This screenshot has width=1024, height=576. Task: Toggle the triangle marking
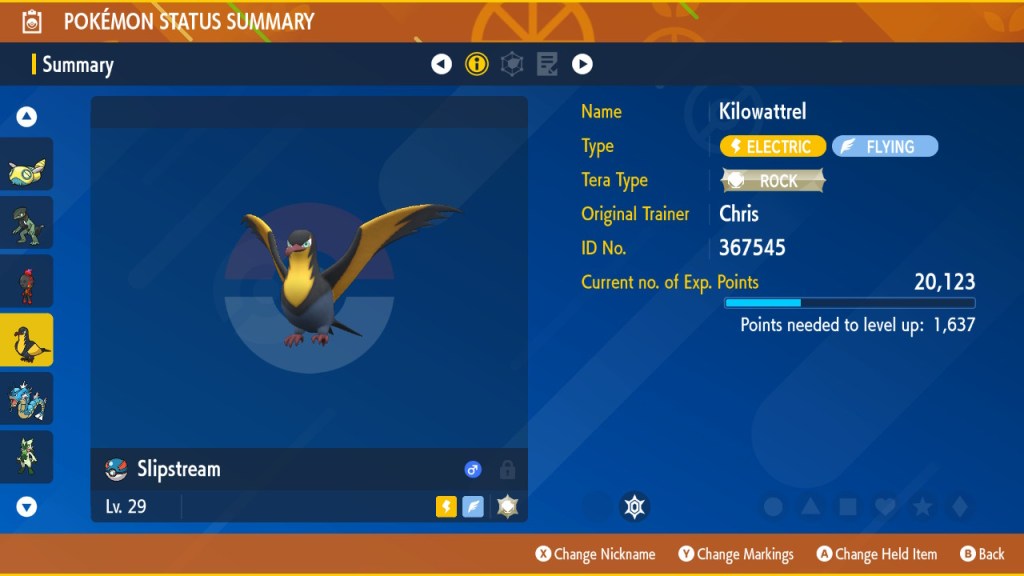click(810, 507)
